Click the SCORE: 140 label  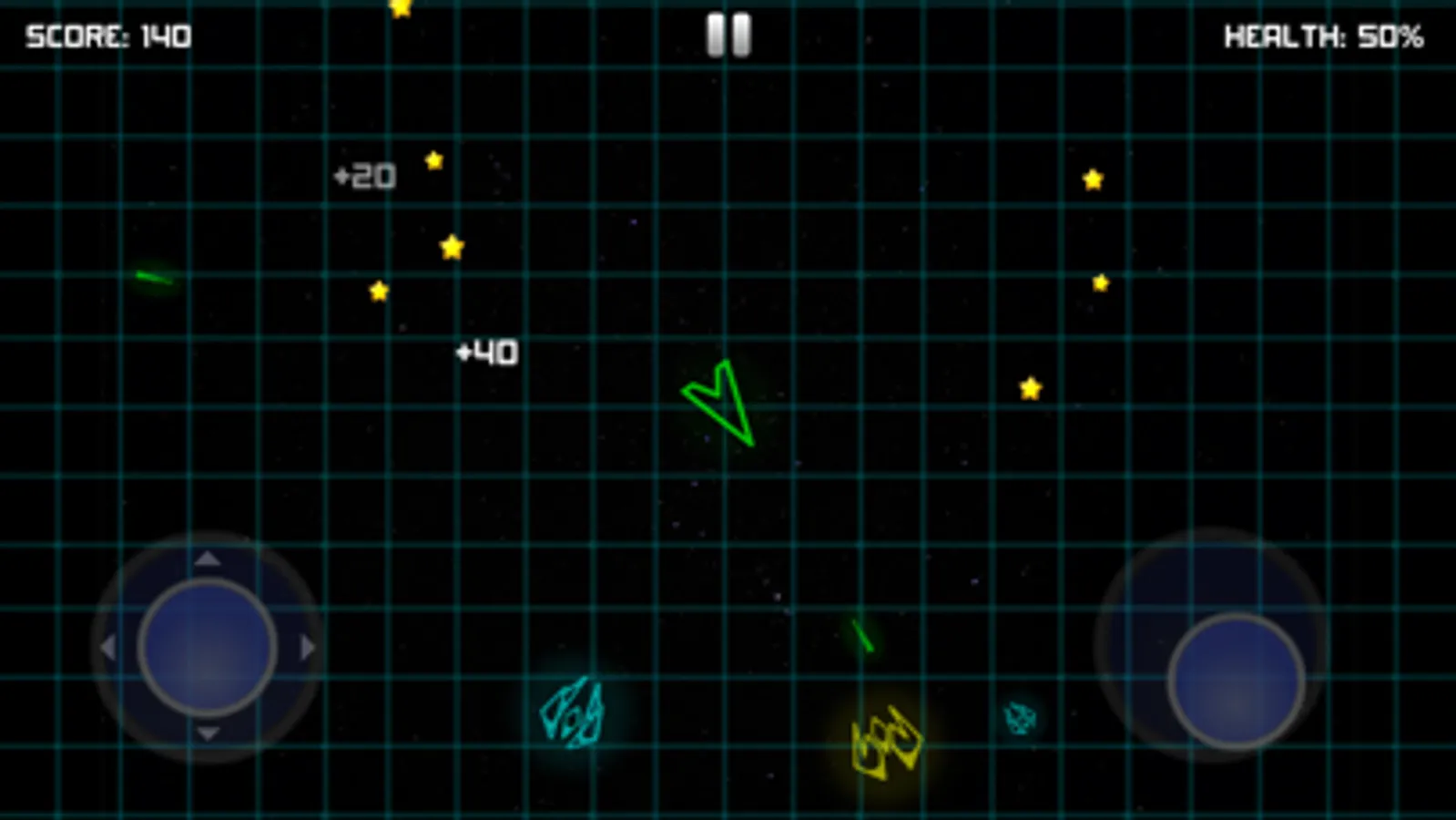tap(107, 36)
